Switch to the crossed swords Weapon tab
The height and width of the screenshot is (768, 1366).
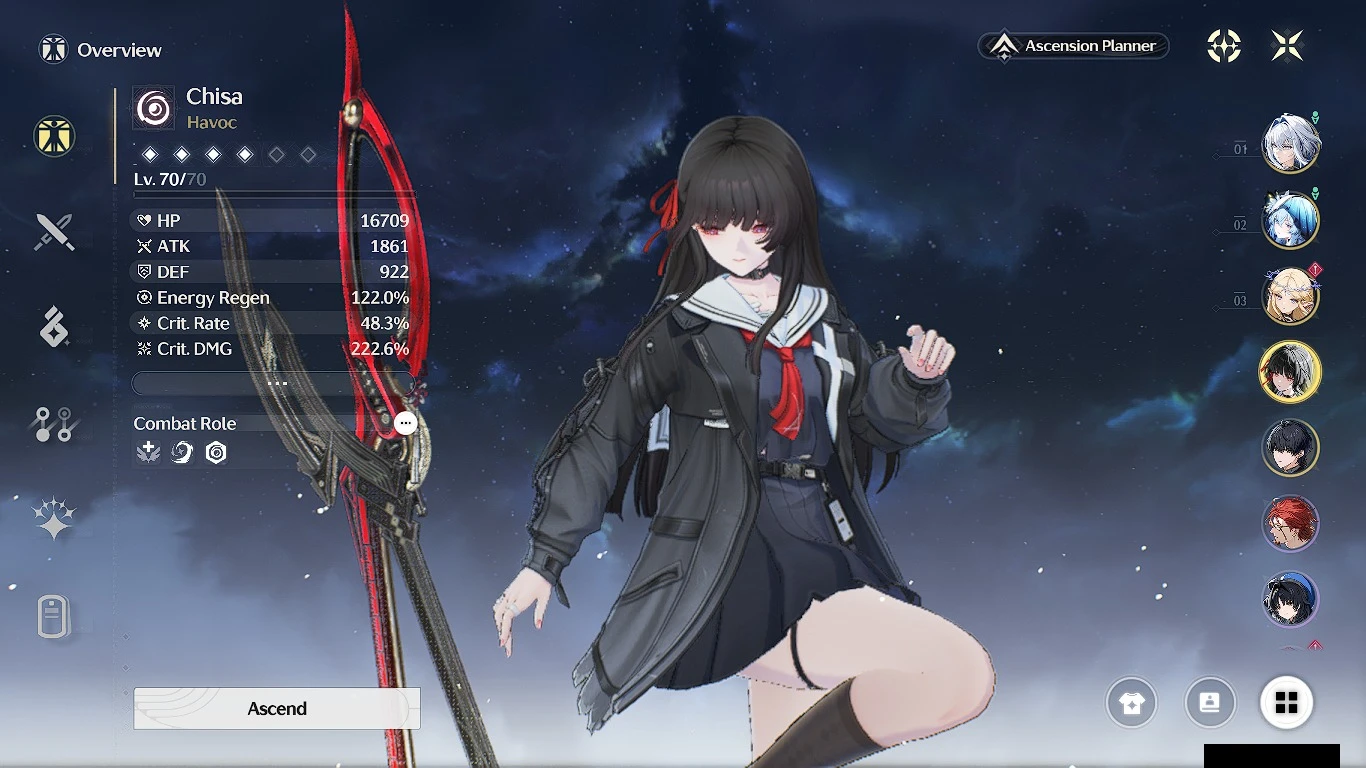[x=54, y=232]
